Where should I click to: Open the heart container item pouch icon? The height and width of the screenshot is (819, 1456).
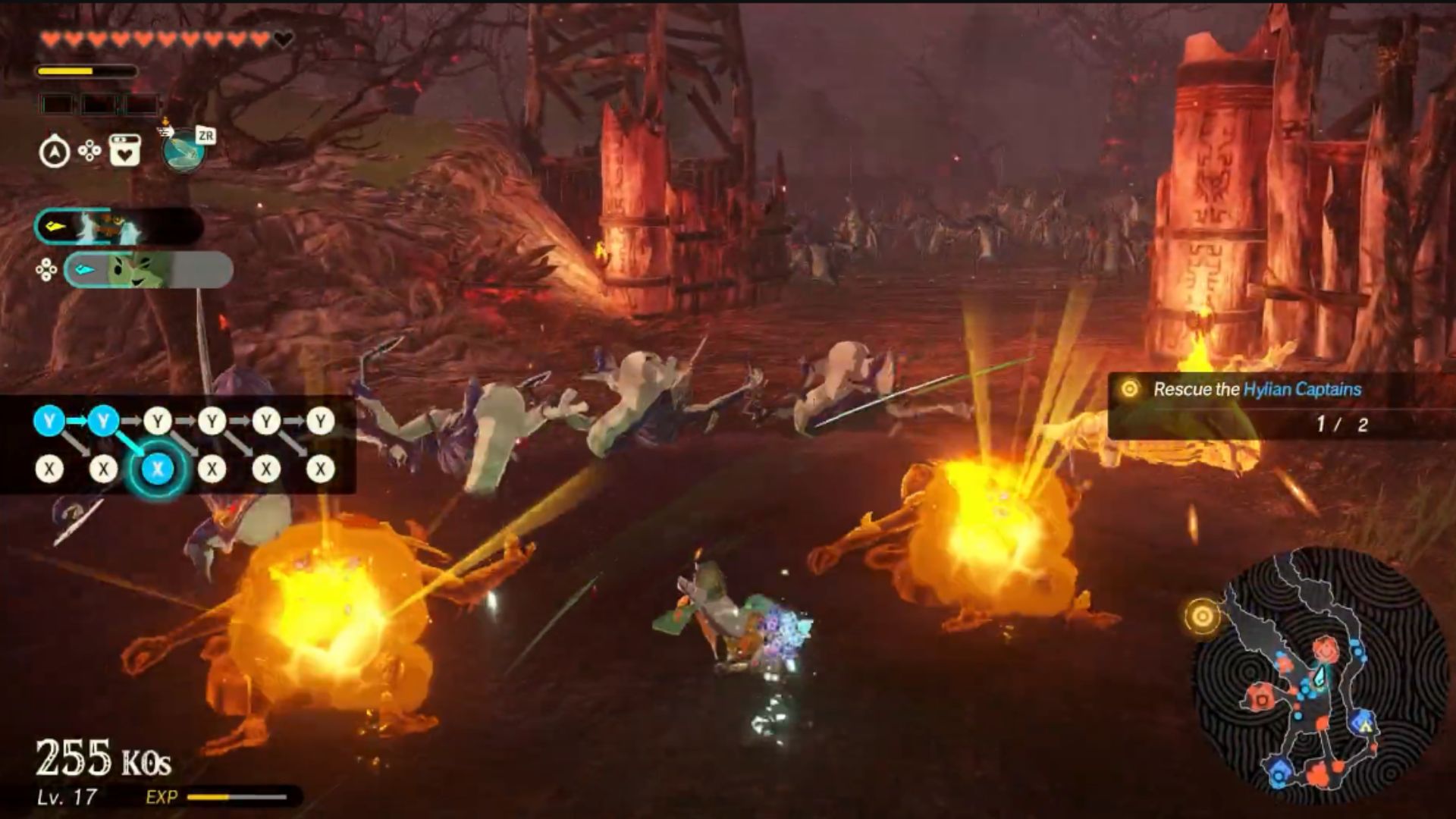tap(124, 150)
